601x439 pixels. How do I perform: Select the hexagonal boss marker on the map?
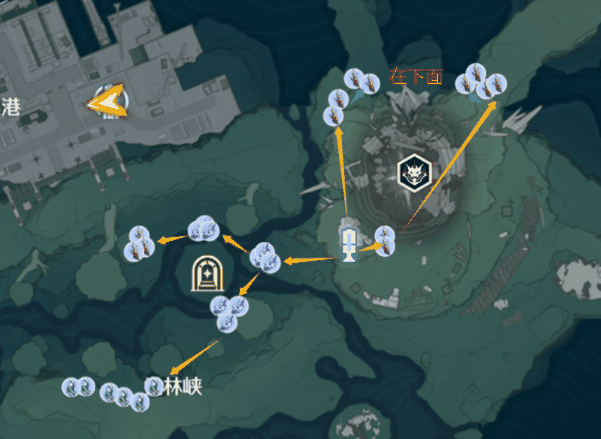pos(413,174)
